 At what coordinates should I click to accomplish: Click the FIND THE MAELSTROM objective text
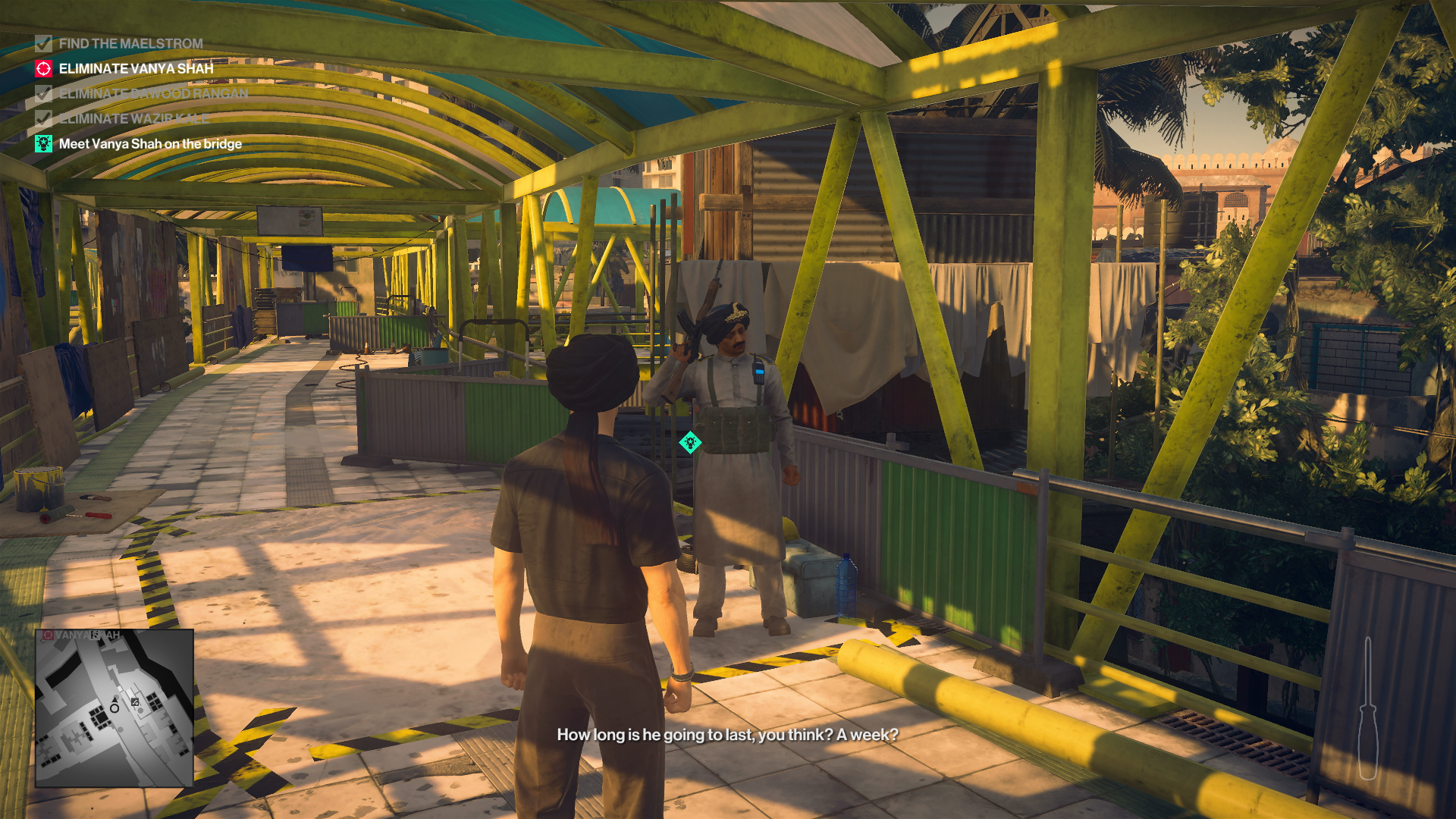click(x=130, y=44)
